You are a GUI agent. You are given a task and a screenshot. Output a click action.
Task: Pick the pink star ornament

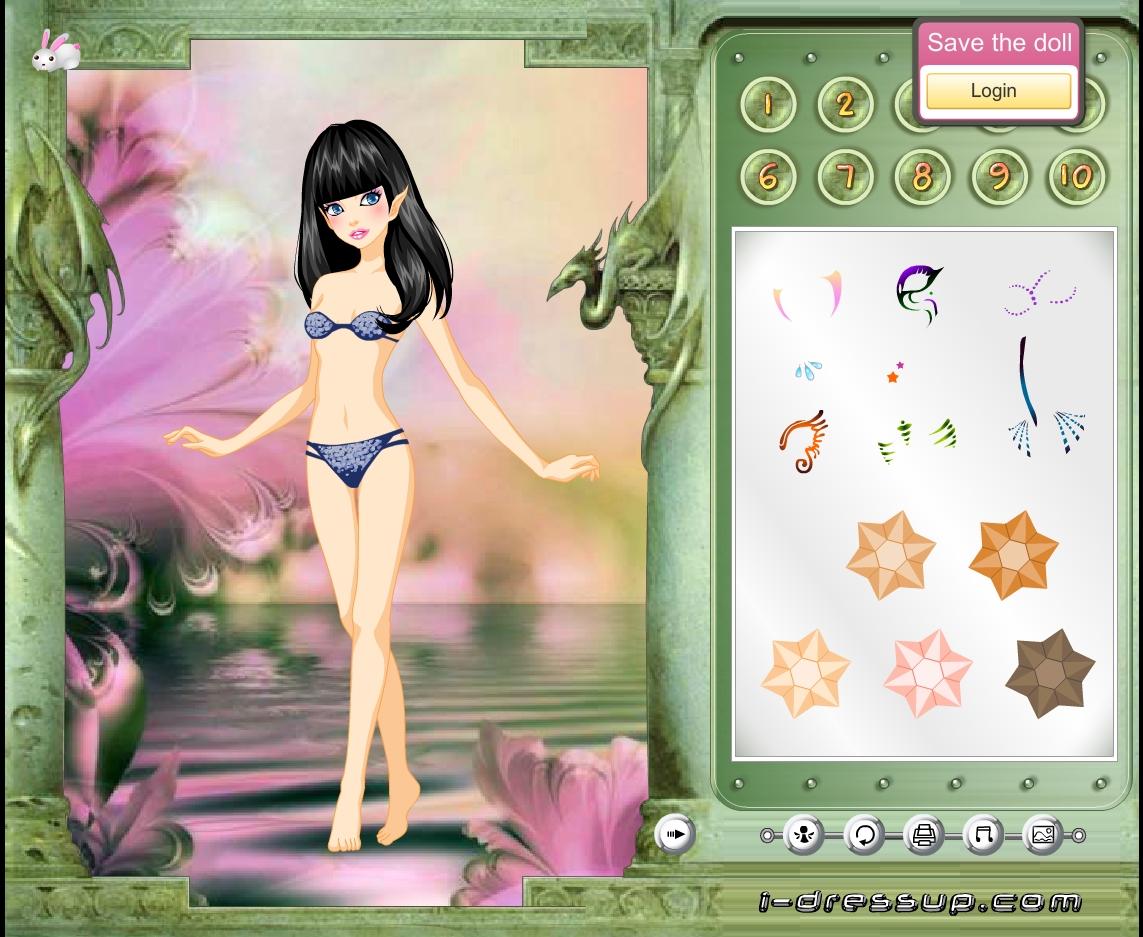pyautogui.click(x=927, y=673)
